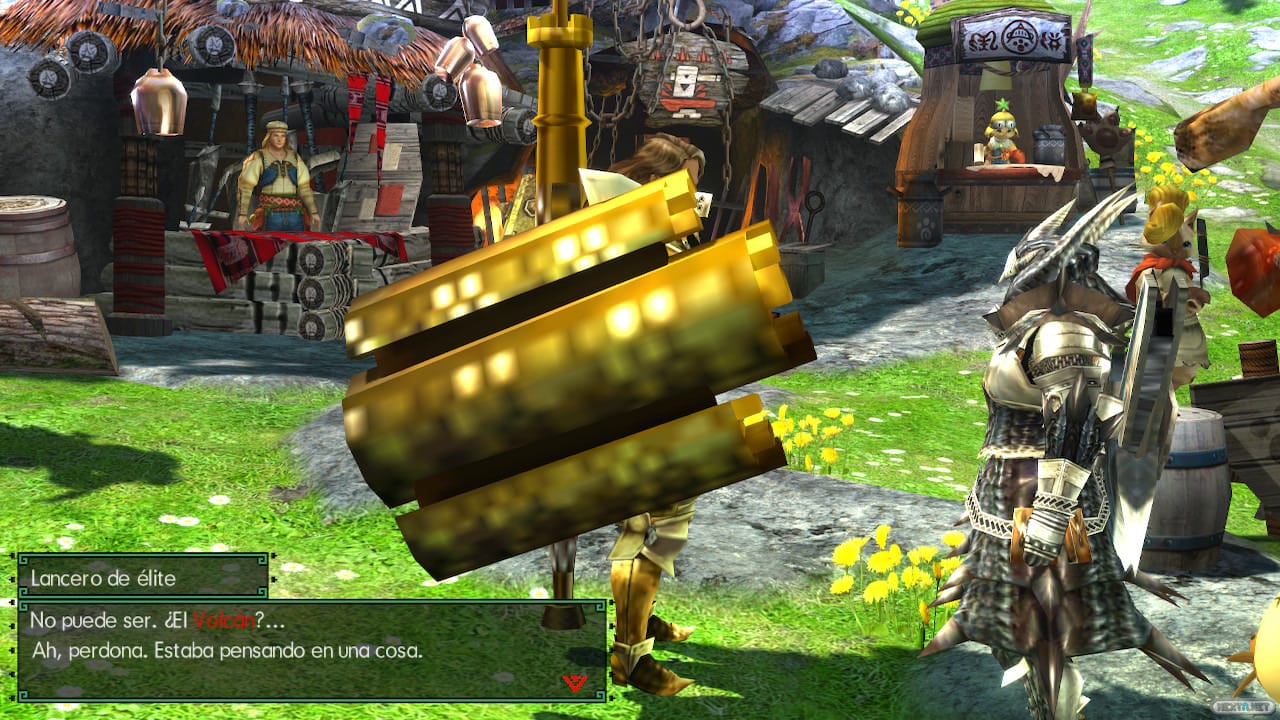Click the red continue arrow in dialogue

pos(573,682)
